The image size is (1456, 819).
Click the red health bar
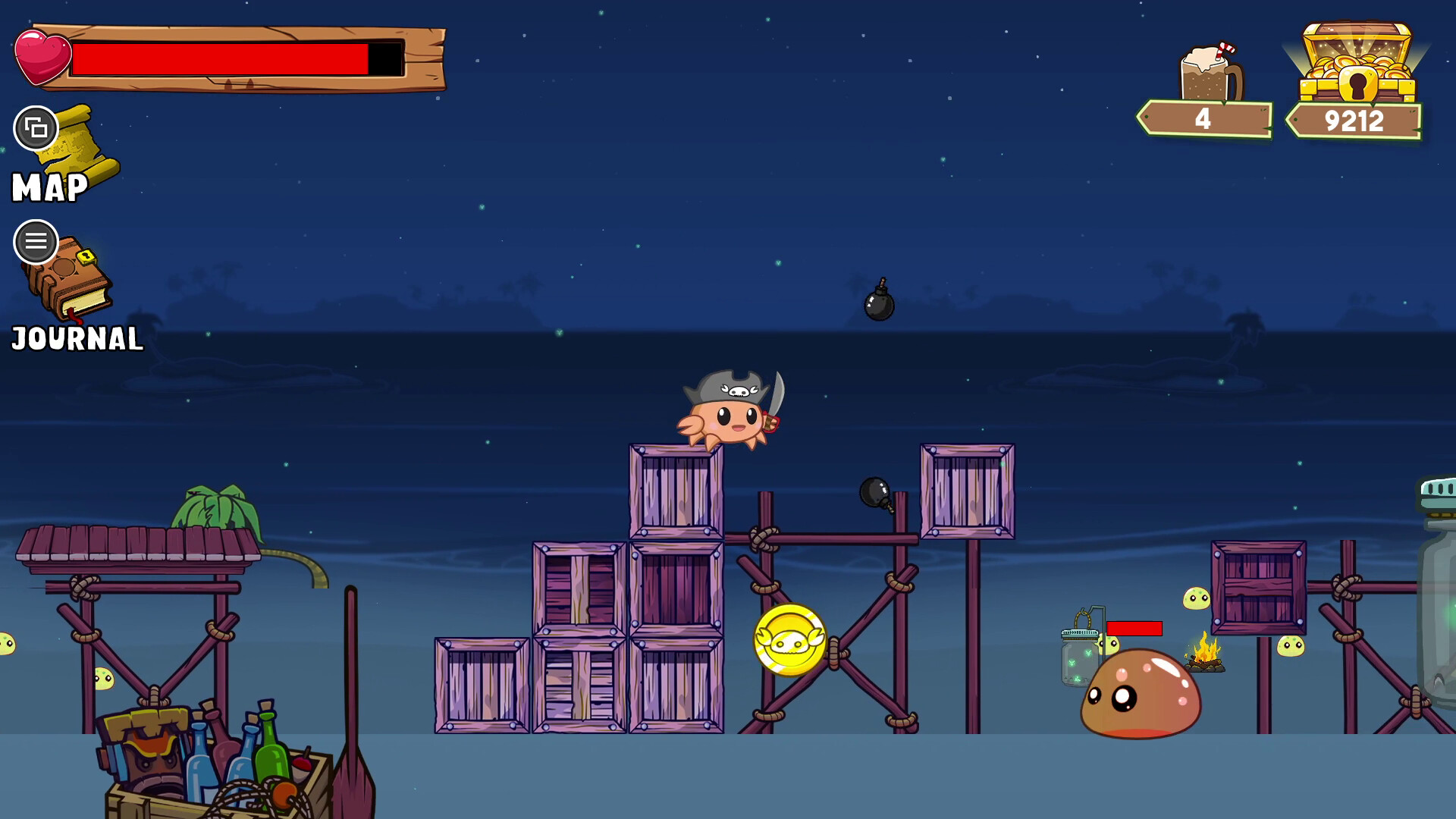(220, 57)
